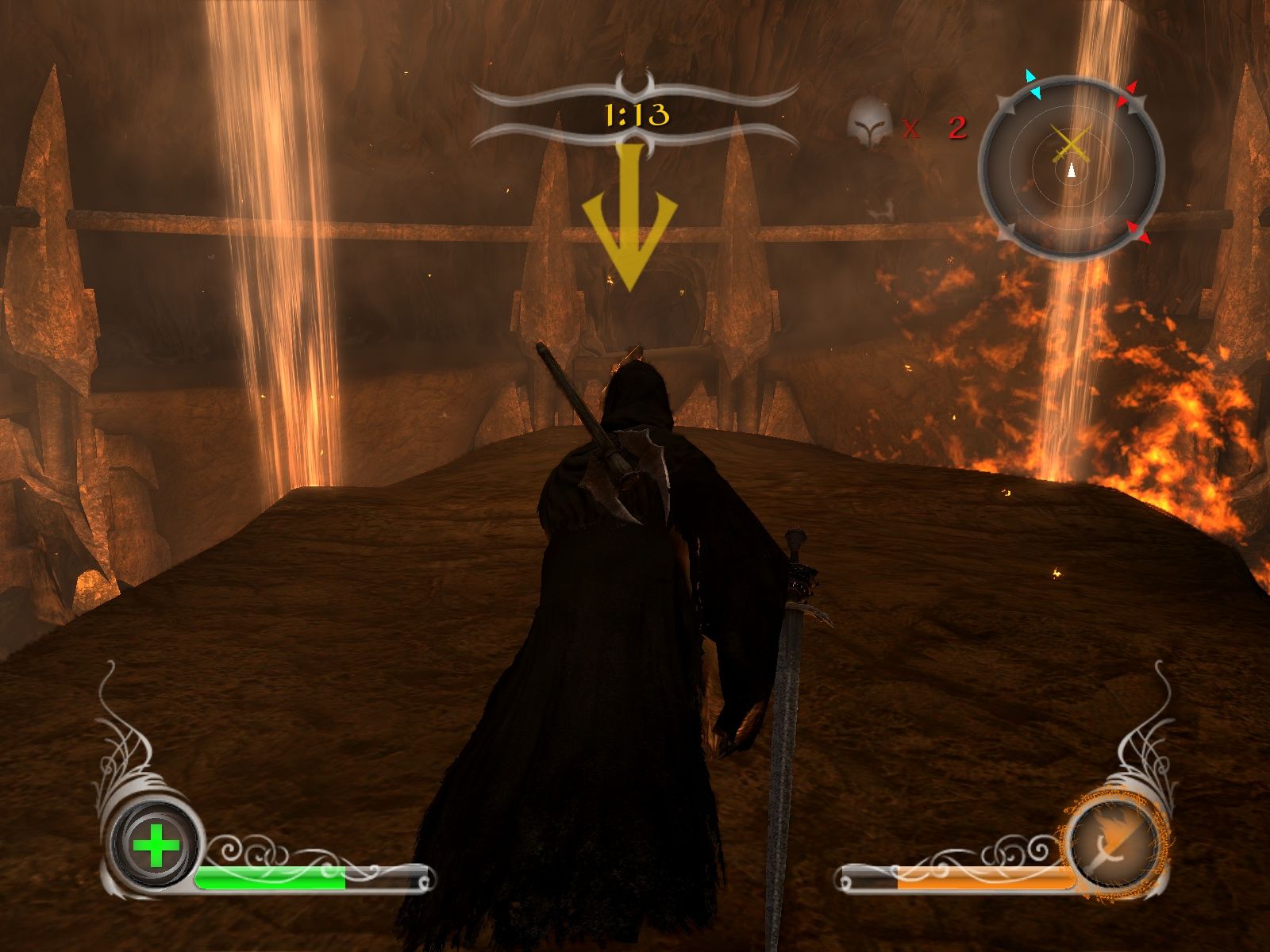Select the green cross health icon

click(156, 846)
